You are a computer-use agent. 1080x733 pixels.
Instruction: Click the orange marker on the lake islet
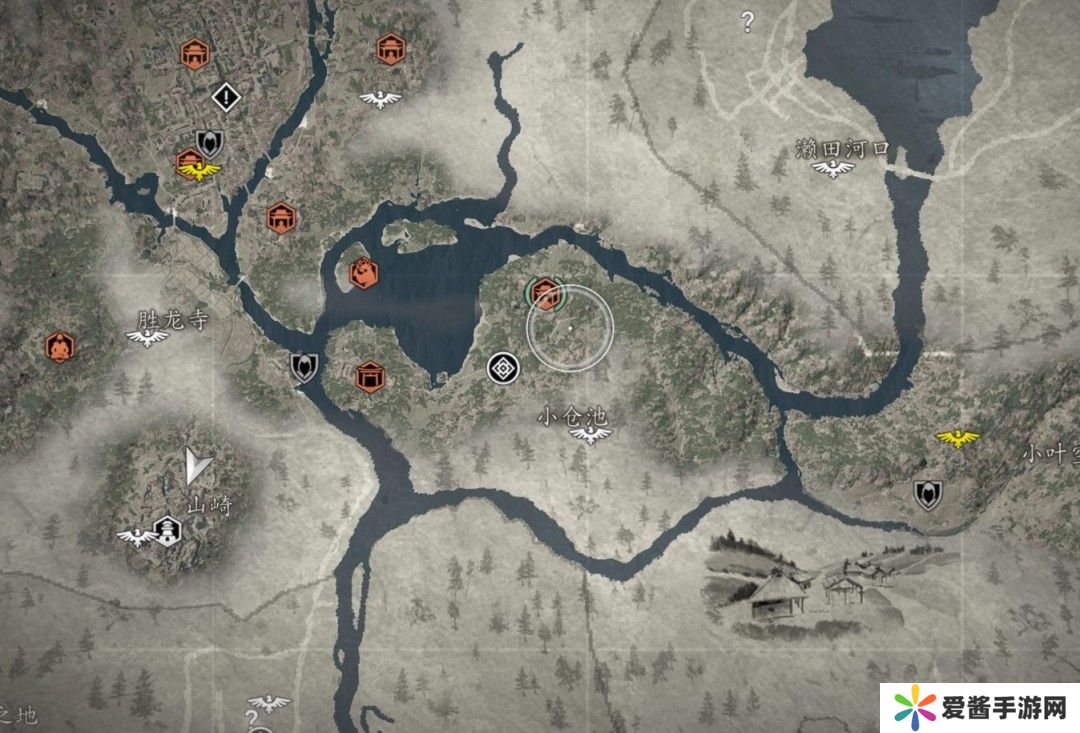(363, 272)
